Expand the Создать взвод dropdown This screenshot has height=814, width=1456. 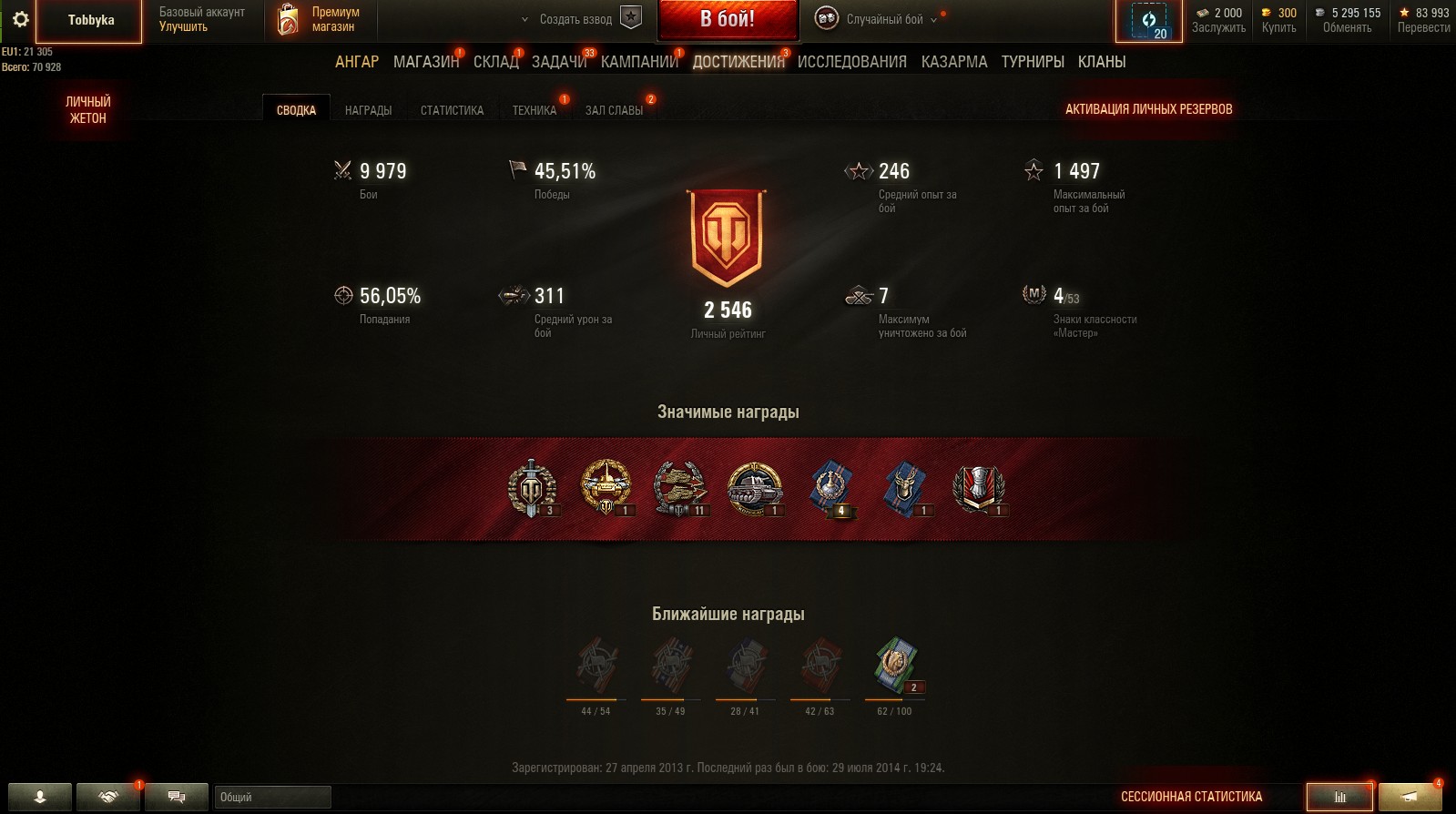(524, 17)
